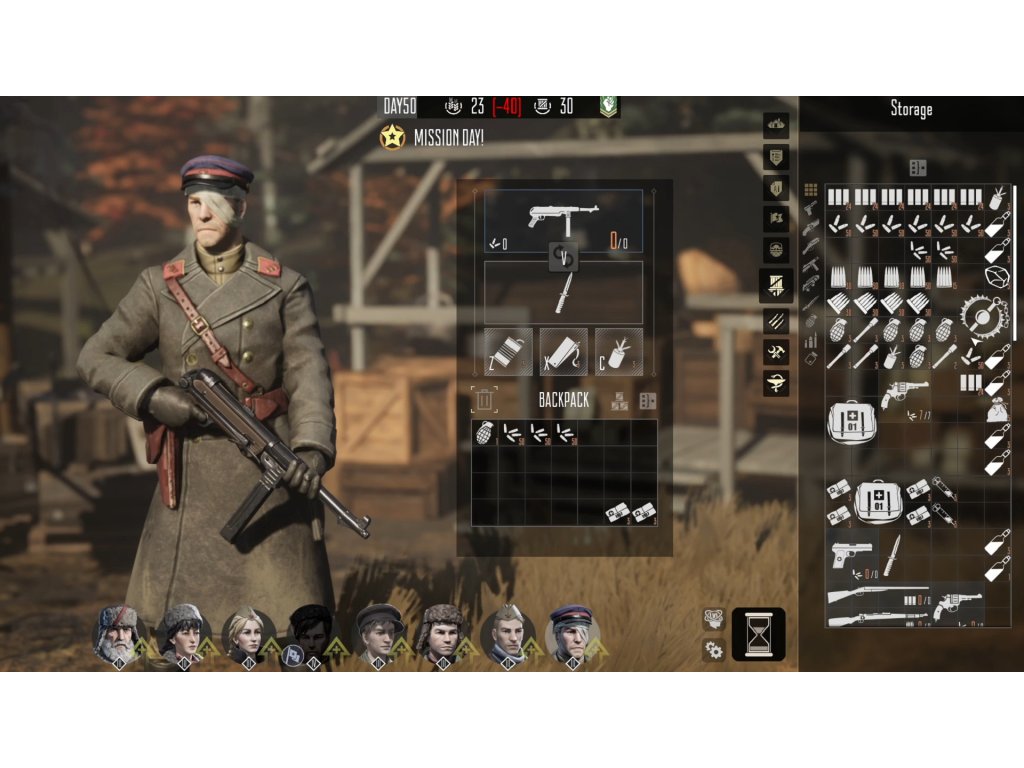Open the gear settings button
Image resolution: width=1024 pixels, height=768 pixels.
(x=714, y=650)
